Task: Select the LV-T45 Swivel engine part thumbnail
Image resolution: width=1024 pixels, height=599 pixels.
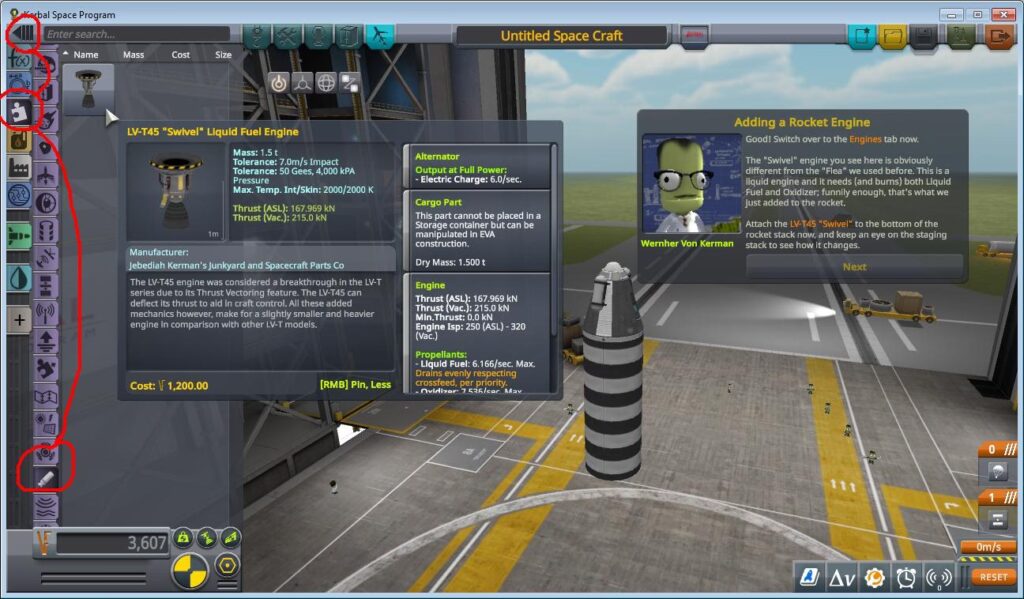Action: point(88,90)
